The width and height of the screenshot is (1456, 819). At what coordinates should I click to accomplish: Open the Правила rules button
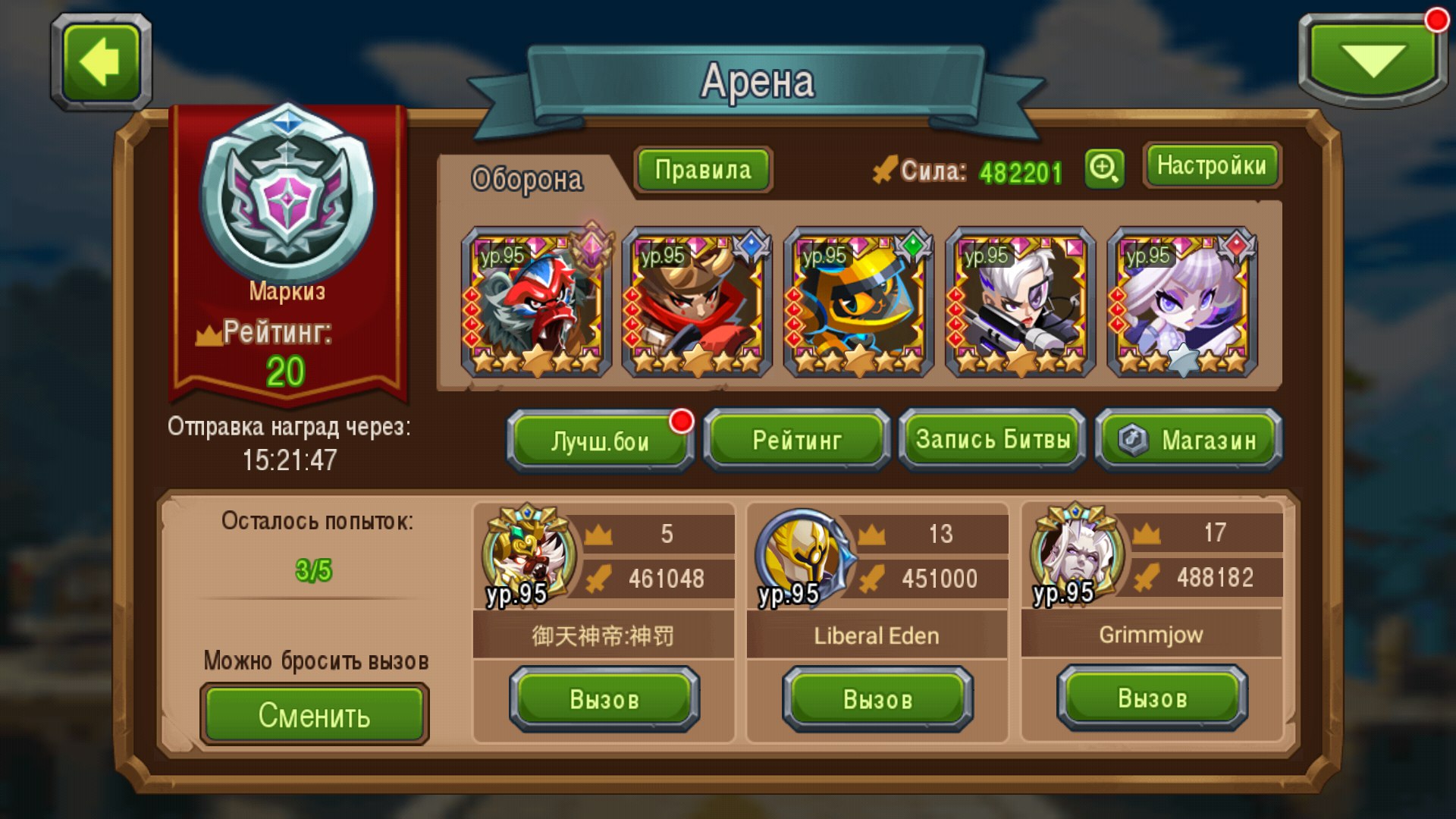pyautogui.click(x=703, y=170)
